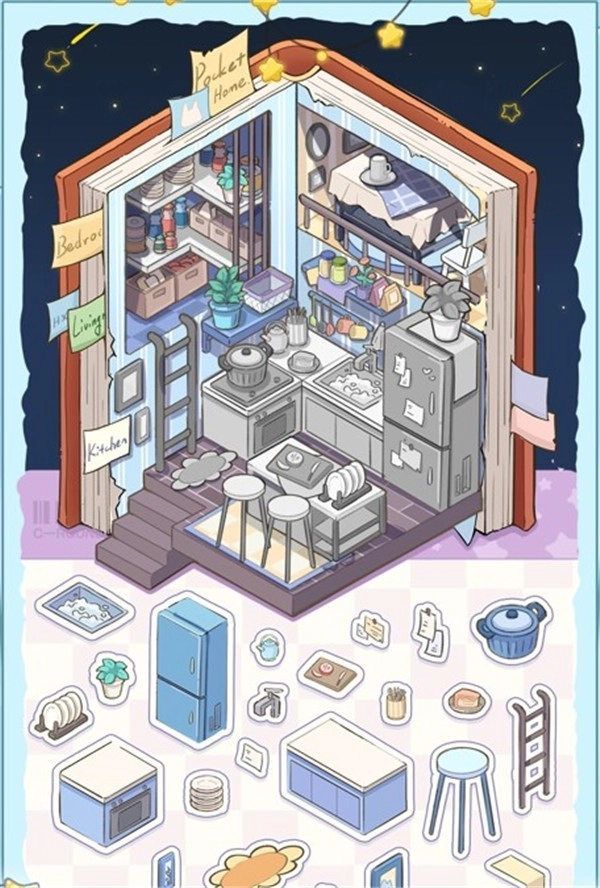The width and height of the screenshot is (600, 888).
Task: Choose the blue cooking pot sticker
Action: (510, 630)
